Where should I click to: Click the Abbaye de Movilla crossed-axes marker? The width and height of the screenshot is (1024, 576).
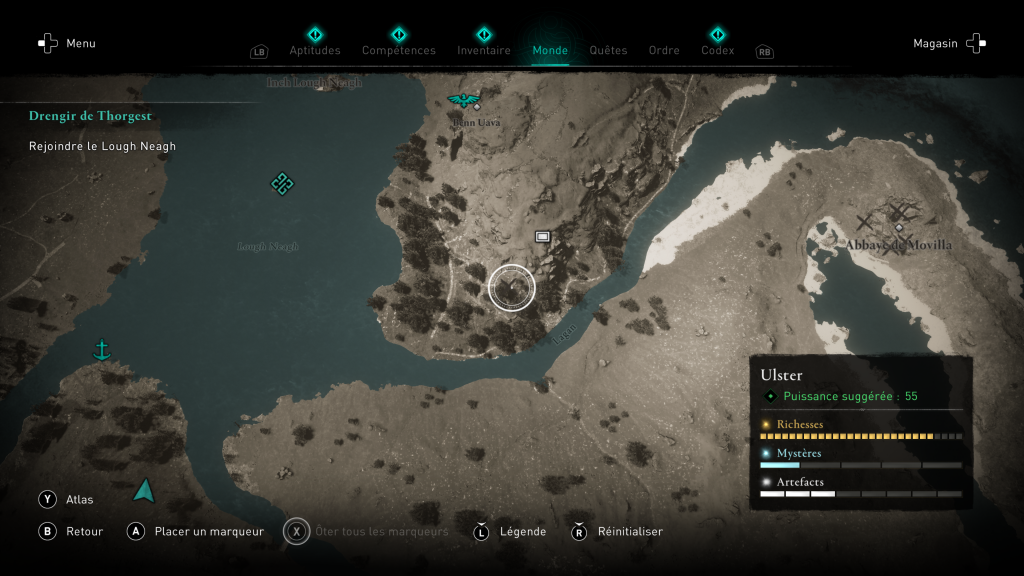[x=898, y=218]
